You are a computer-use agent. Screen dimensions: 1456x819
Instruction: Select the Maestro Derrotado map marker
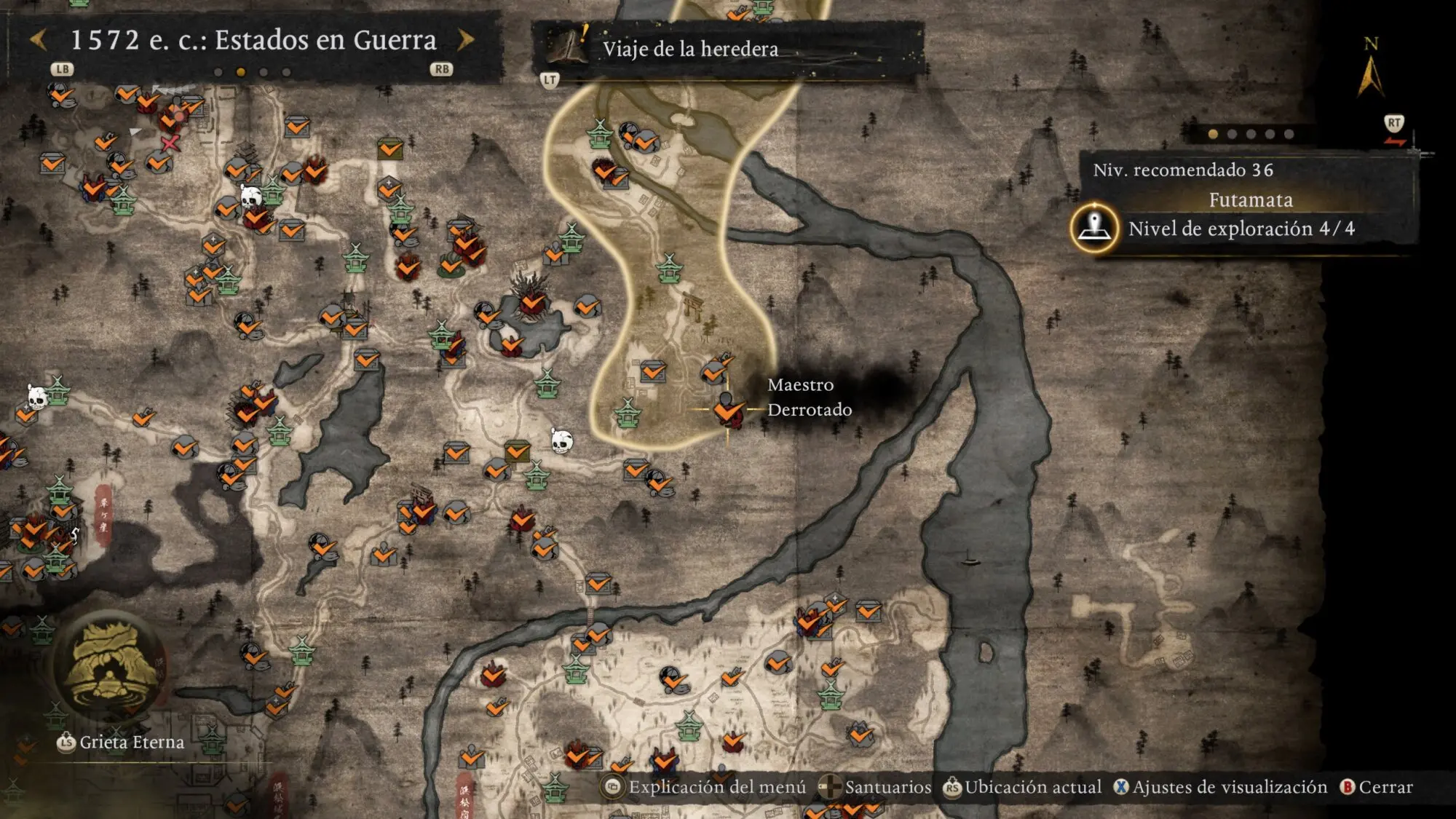tap(727, 410)
